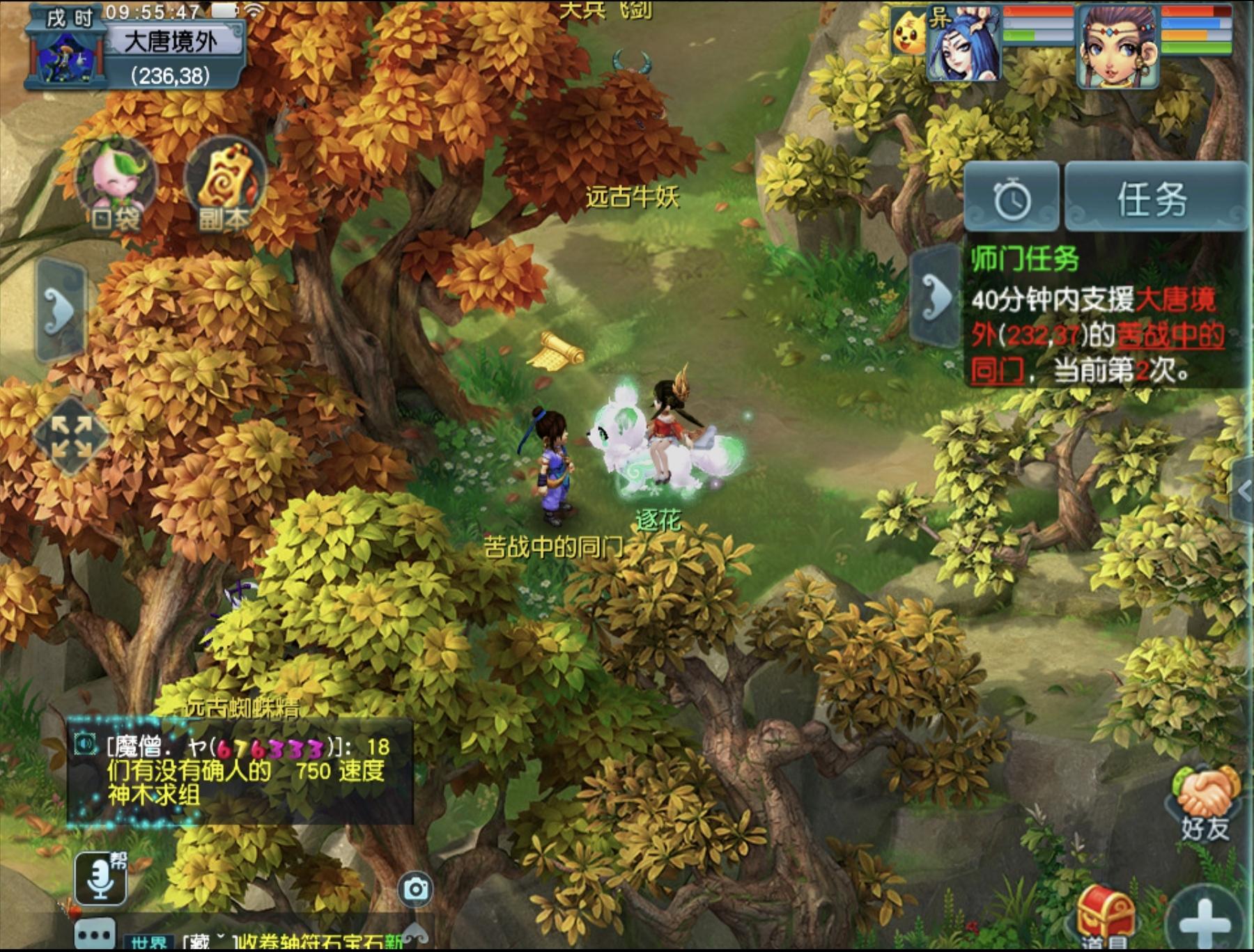Viewport: 1254px width, 952px height.
Task: Open the chat via the three-dots bubble
Action: point(95,933)
